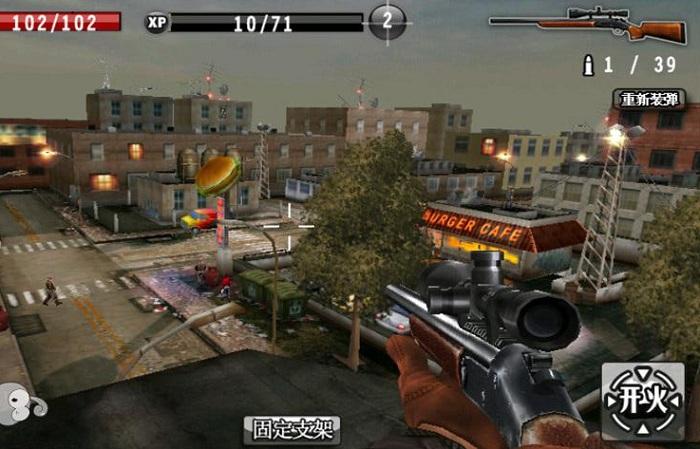Viewport: 700px width, 449px height.
Task: Activate the 固定支架 bipod button
Action: click(292, 430)
